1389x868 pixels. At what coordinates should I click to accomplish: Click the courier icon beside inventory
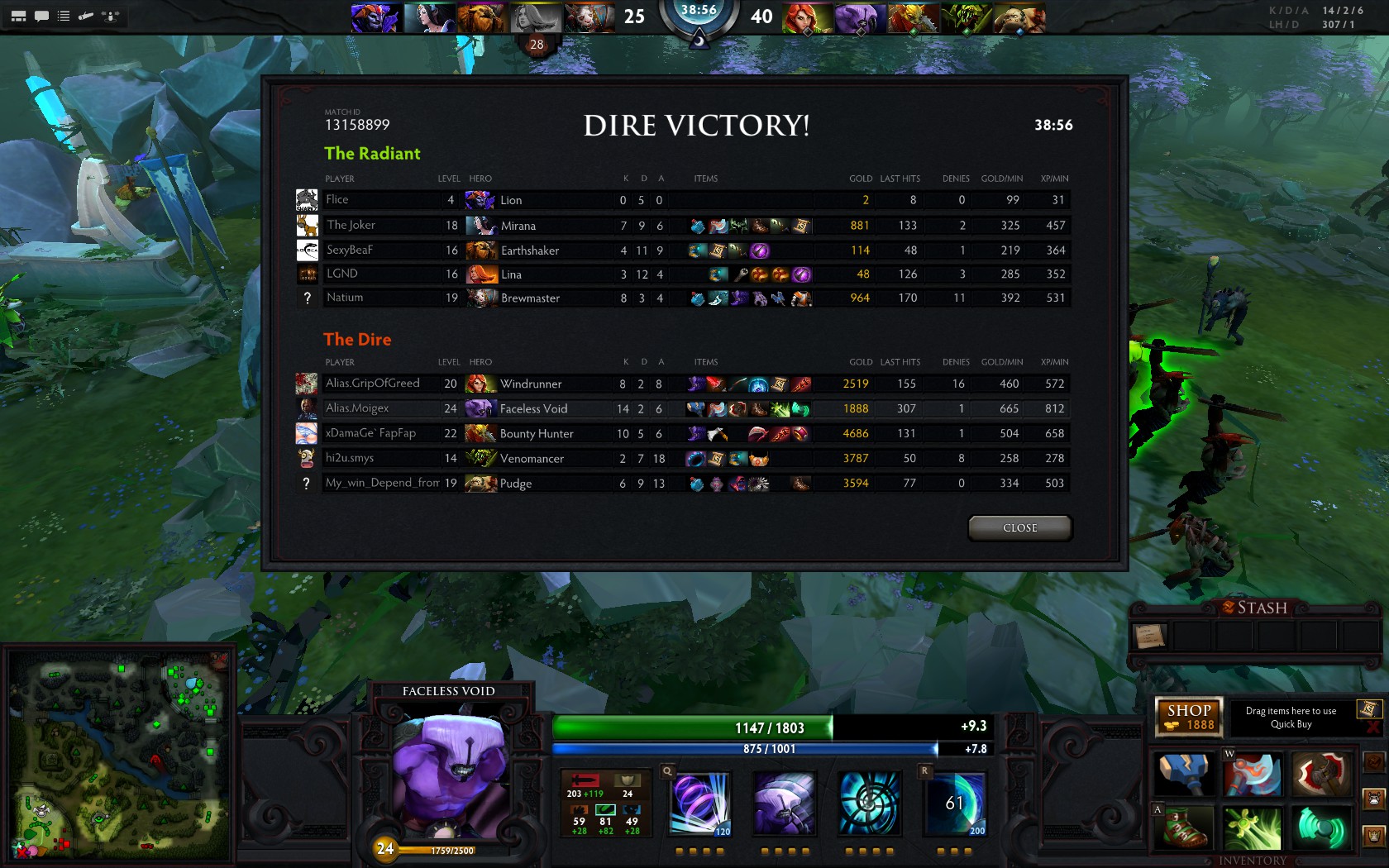tap(1373, 799)
